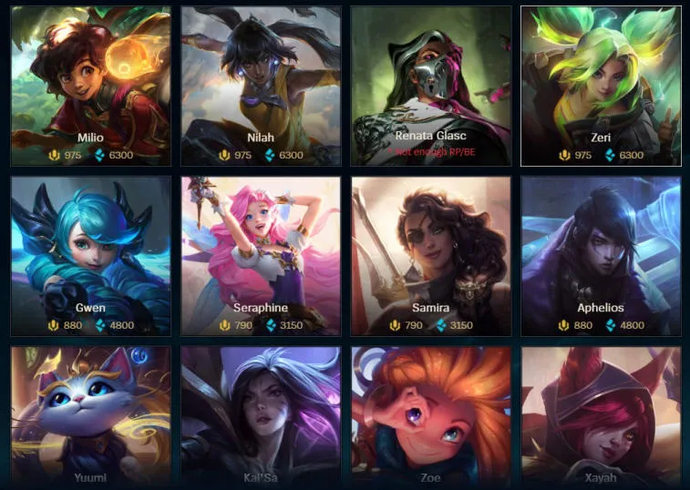Open the Seraphine champion card
The height and width of the screenshot is (490, 690).
coord(261,256)
